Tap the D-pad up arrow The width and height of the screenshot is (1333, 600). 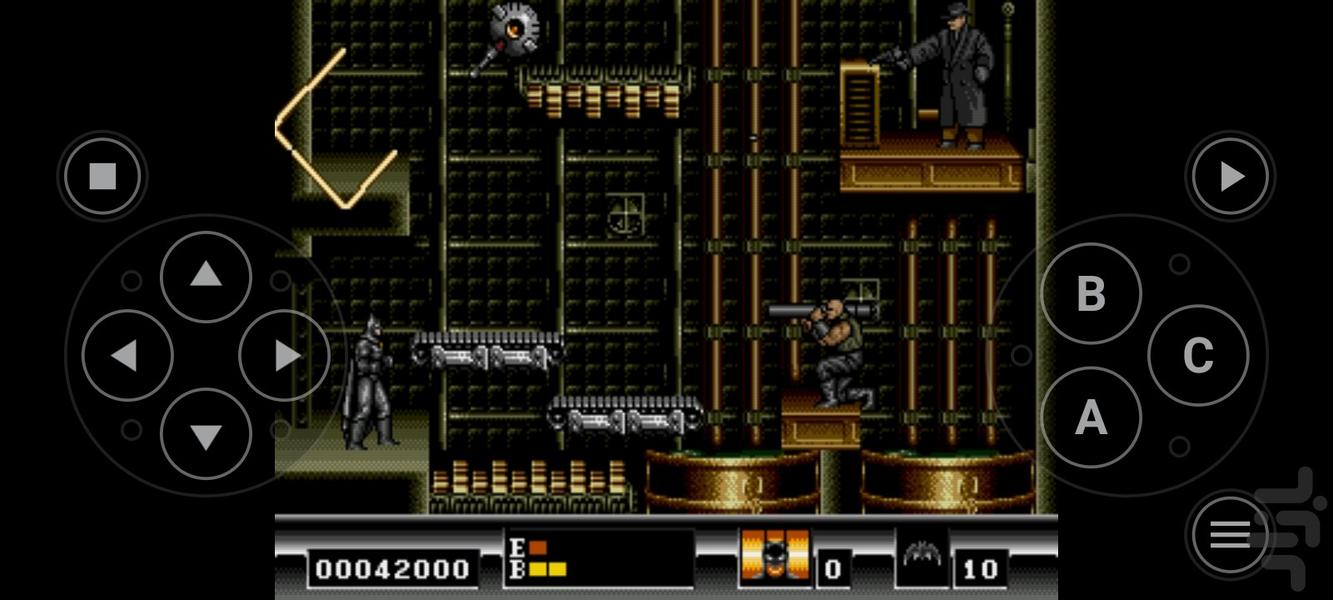click(206, 276)
